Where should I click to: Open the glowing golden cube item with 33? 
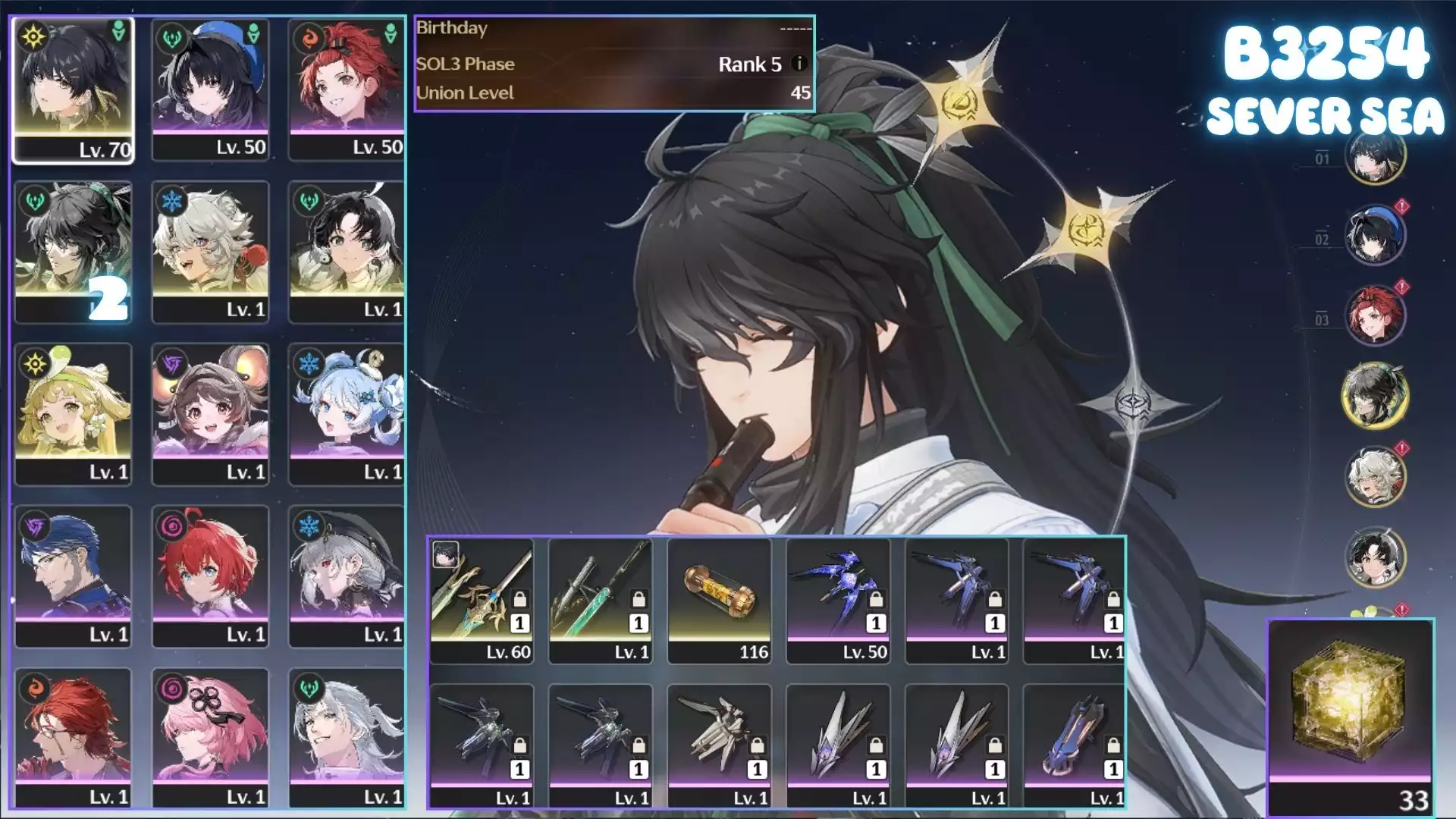(1351, 717)
